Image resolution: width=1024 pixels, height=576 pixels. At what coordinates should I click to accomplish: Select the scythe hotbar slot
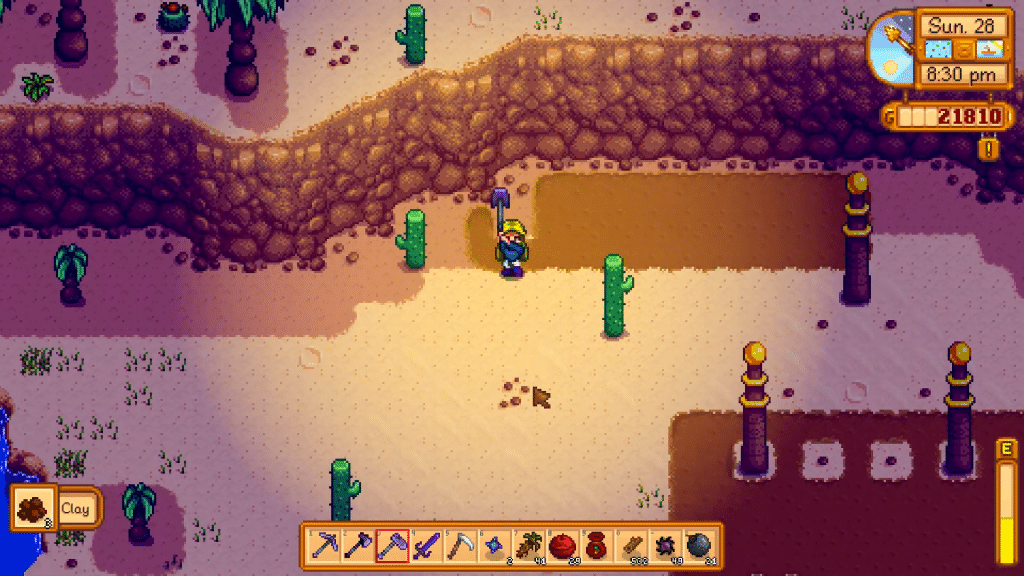click(460, 545)
